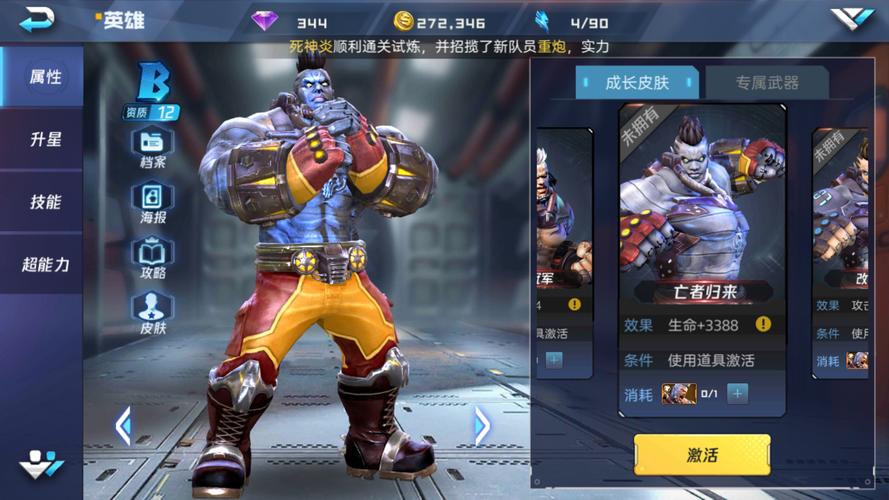View the 海报 poster icon
Image resolution: width=889 pixels, height=500 pixels.
(x=153, y=200)
